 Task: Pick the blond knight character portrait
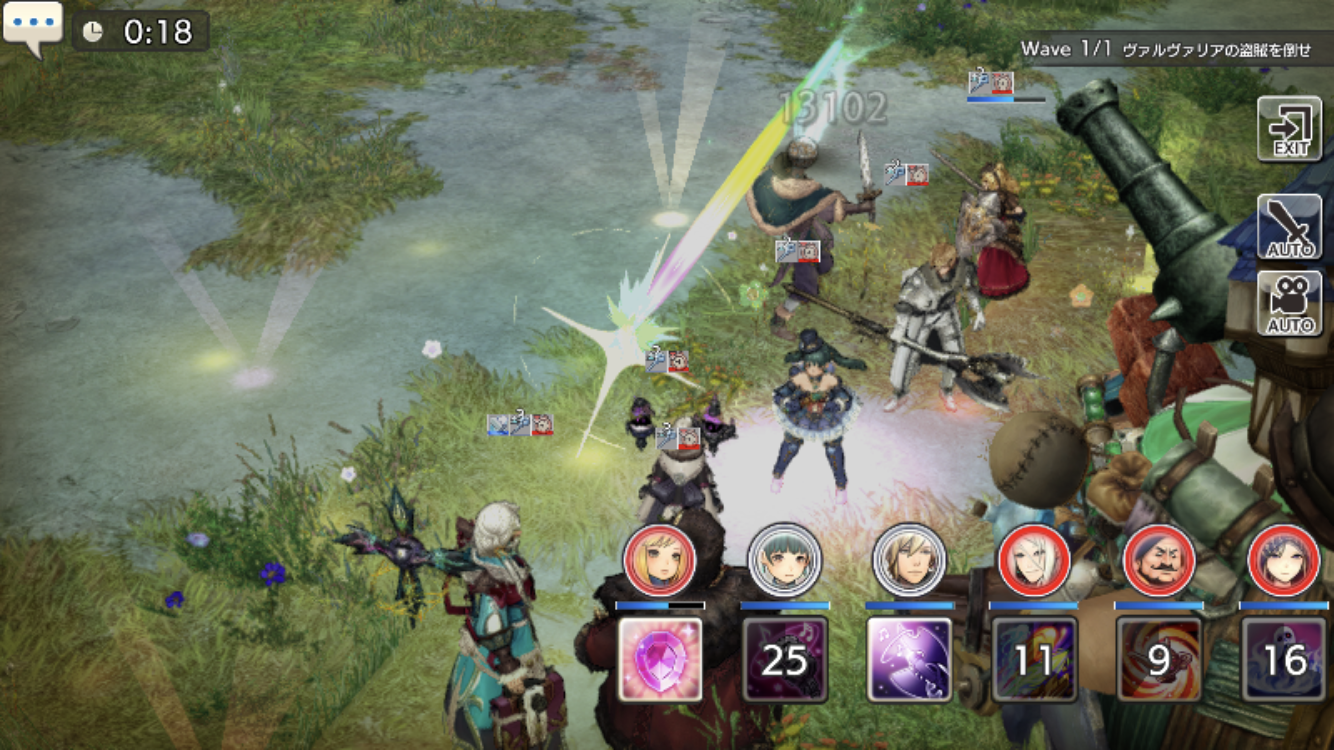[909, 560]
